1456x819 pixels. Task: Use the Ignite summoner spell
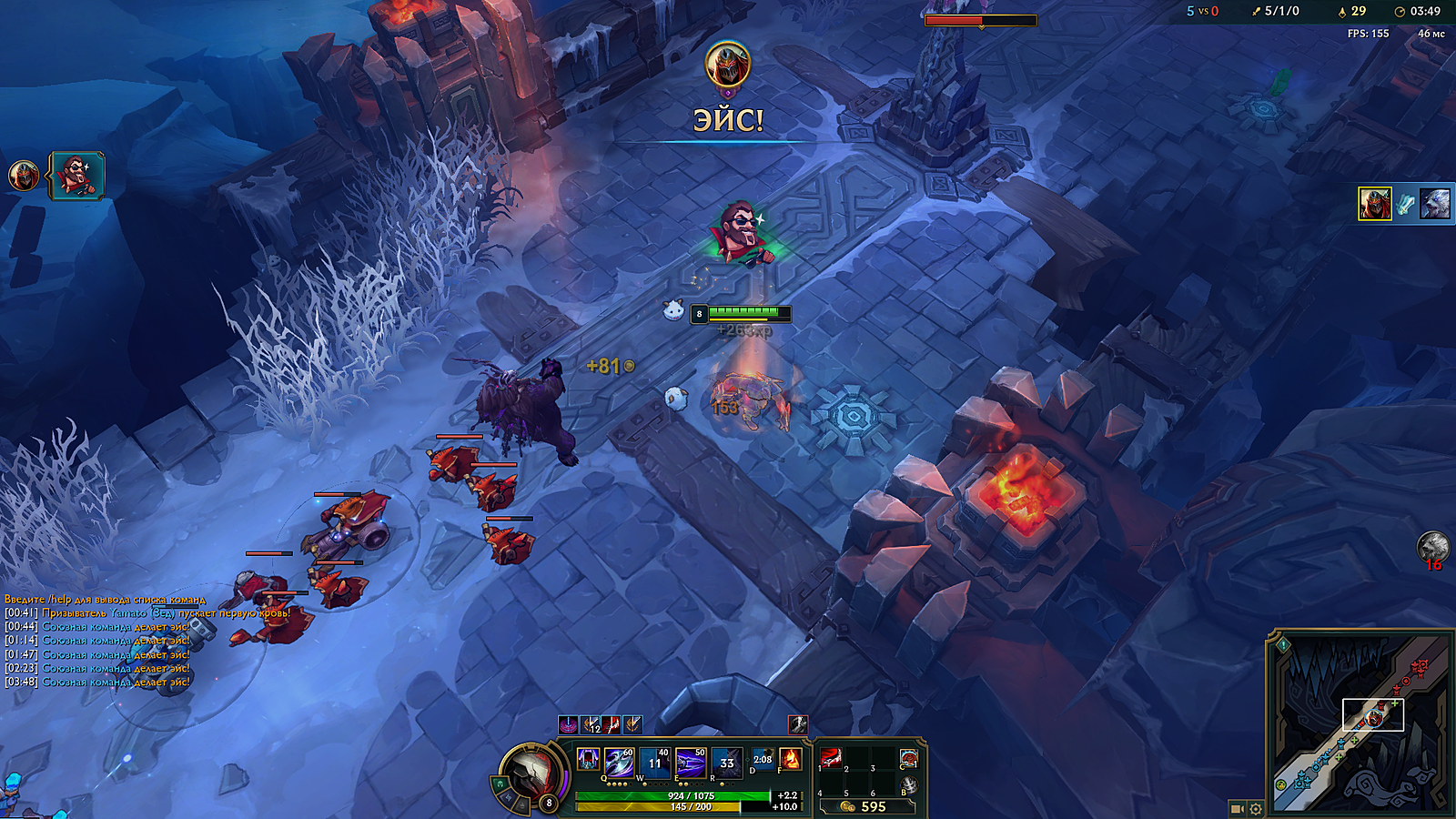click(790, 759)
